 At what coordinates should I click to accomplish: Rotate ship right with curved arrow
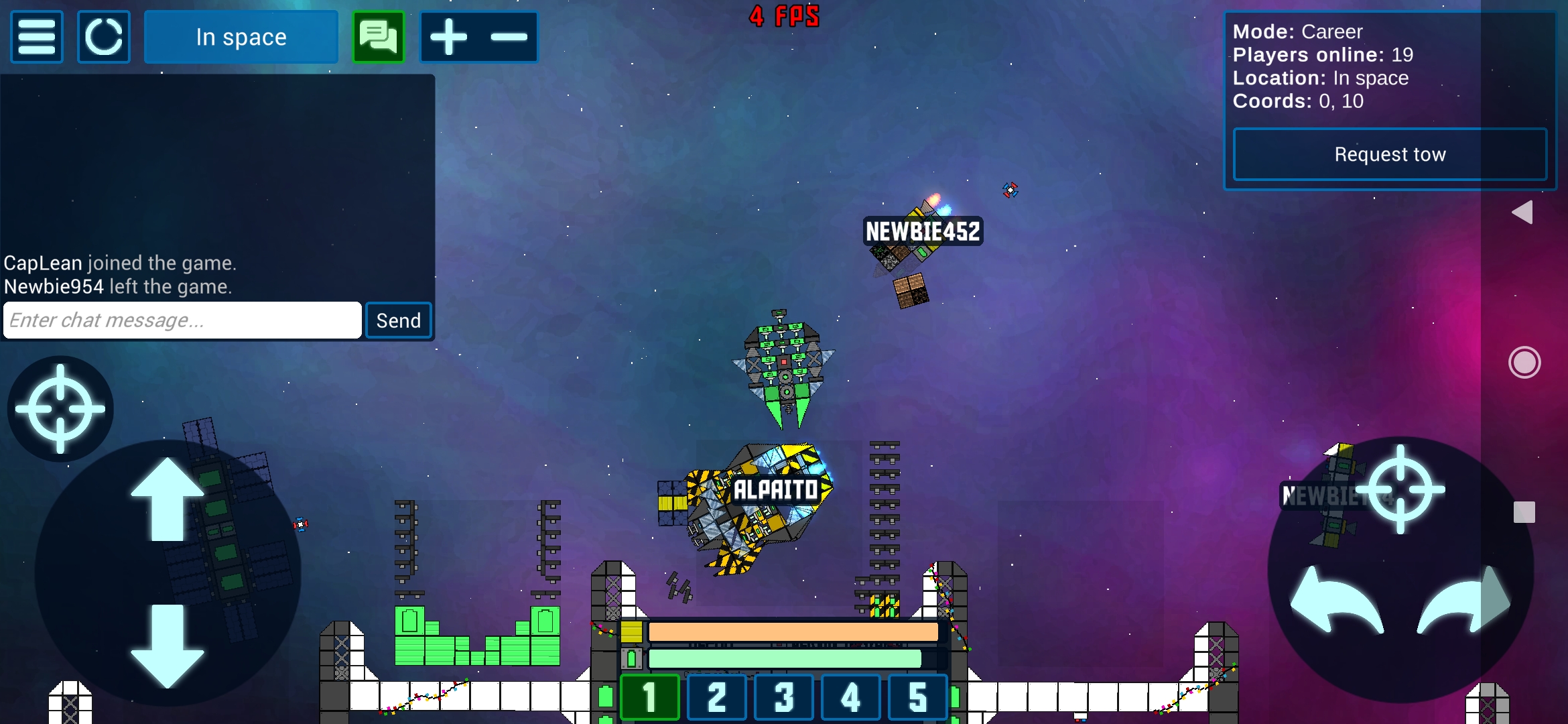[1464, 601]
